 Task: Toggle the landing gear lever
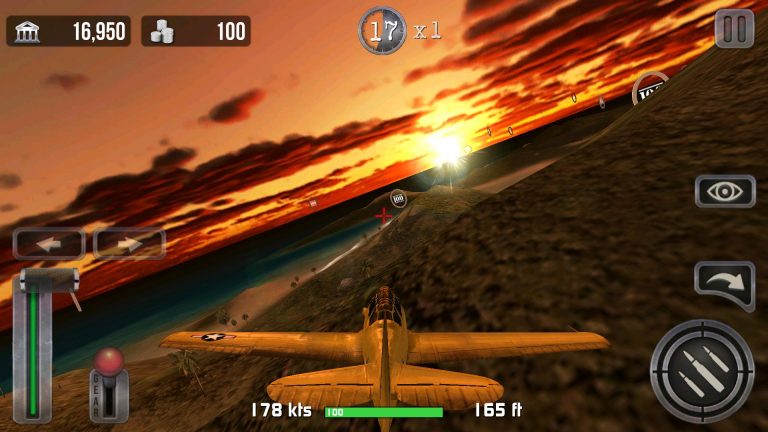point(109,385)
